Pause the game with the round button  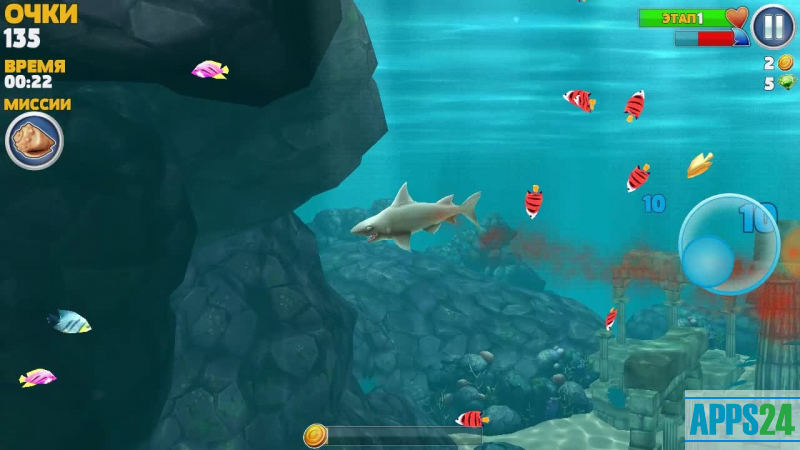(772, 26)
